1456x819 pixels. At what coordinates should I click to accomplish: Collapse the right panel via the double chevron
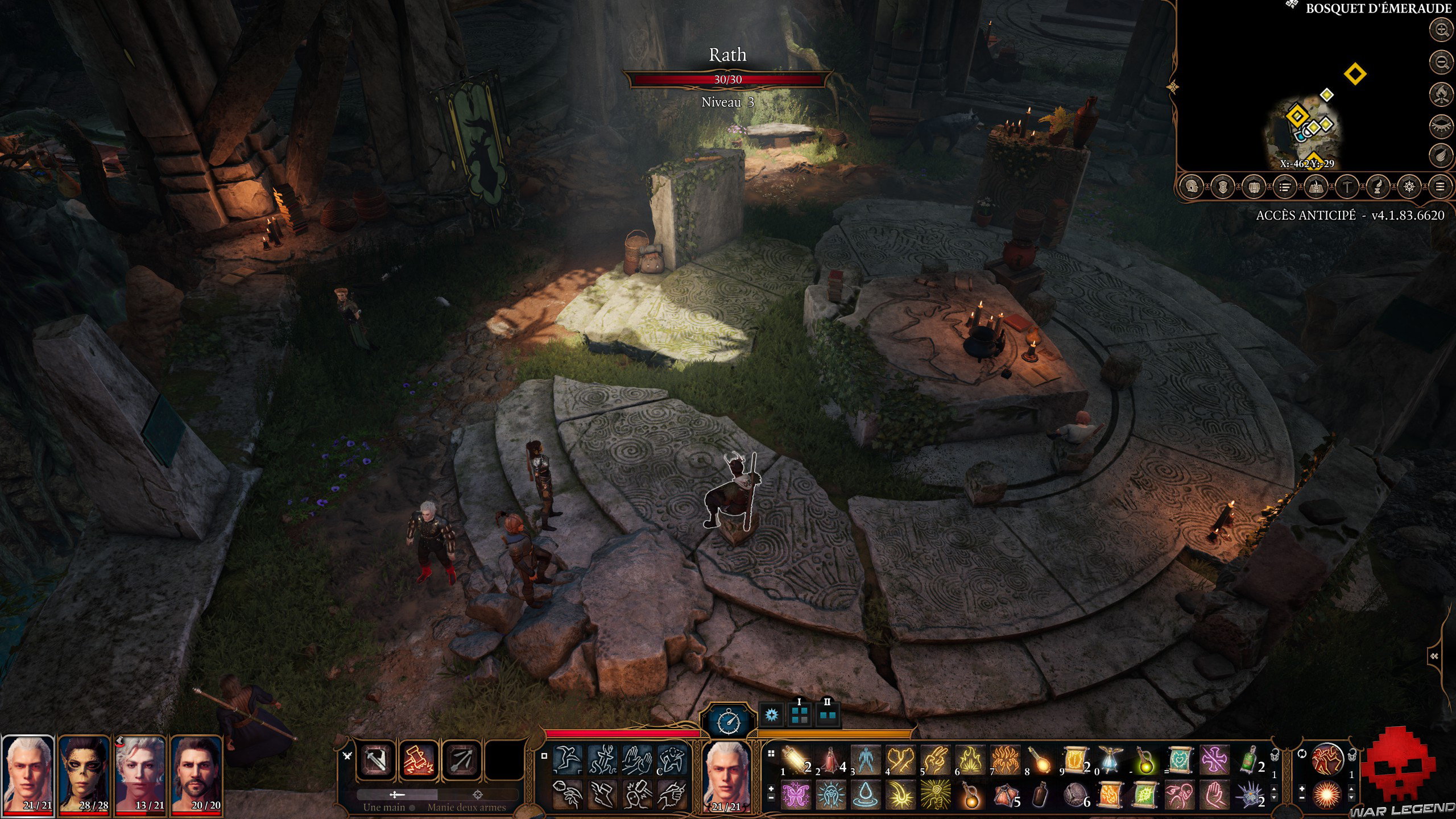pyautogui.click(x=1434, y=656)
